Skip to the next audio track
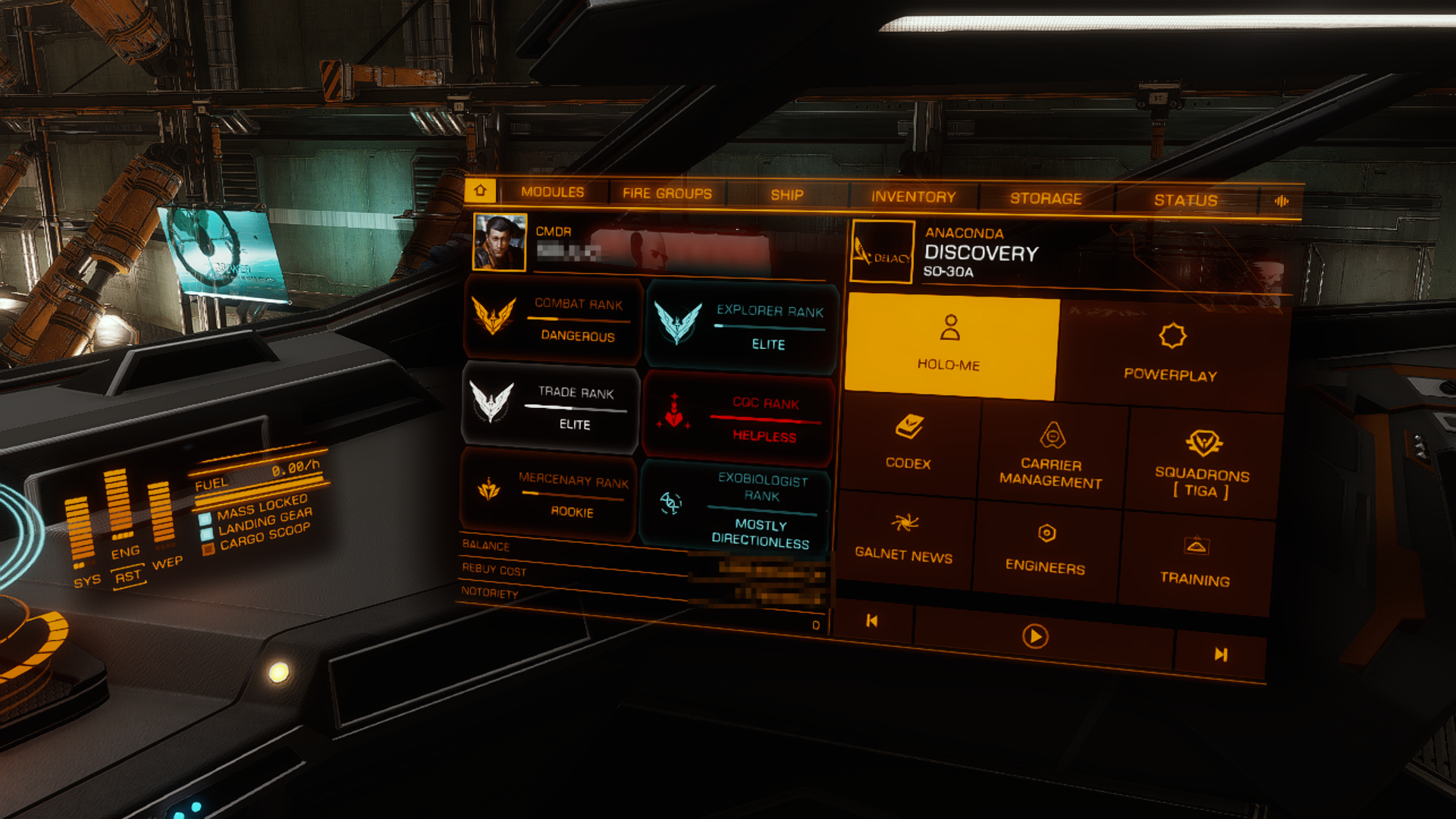 (1220, 654)
